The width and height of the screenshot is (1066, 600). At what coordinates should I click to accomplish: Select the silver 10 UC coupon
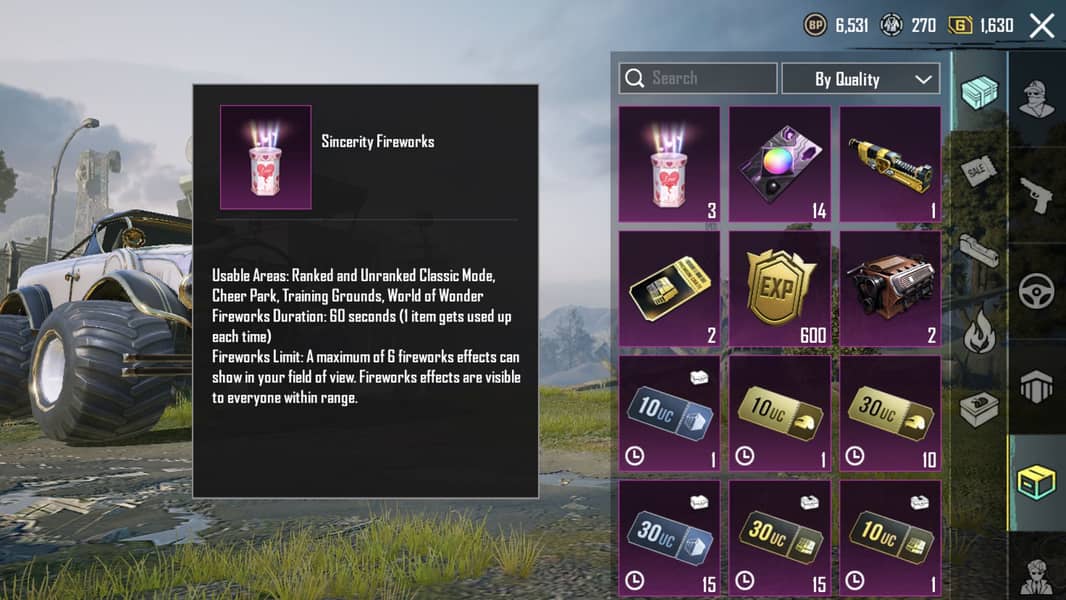(x=669, y=413)
